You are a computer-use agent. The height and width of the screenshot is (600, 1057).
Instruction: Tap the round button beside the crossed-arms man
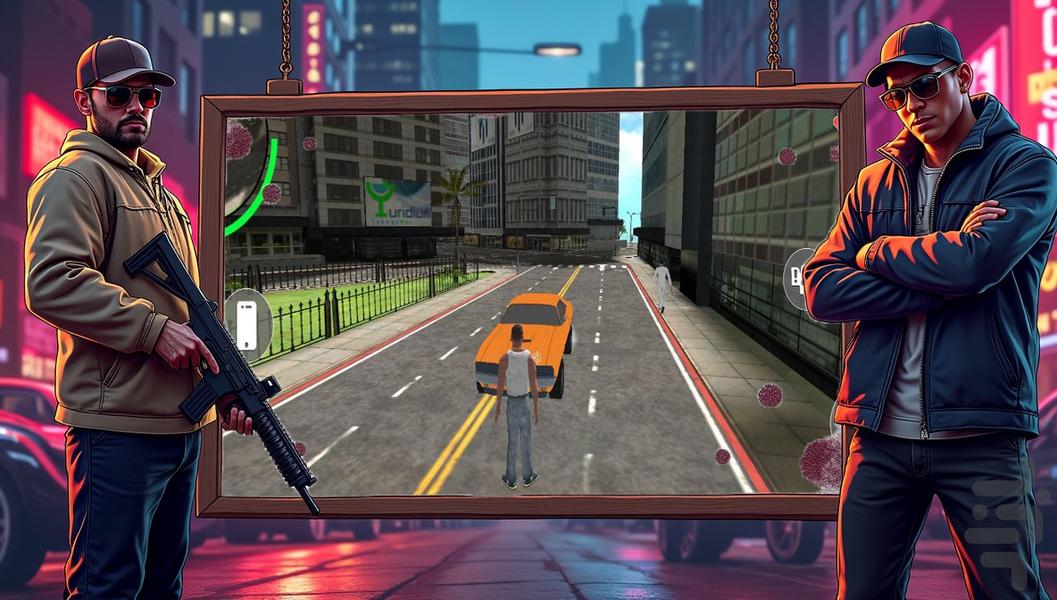(797, 279)
